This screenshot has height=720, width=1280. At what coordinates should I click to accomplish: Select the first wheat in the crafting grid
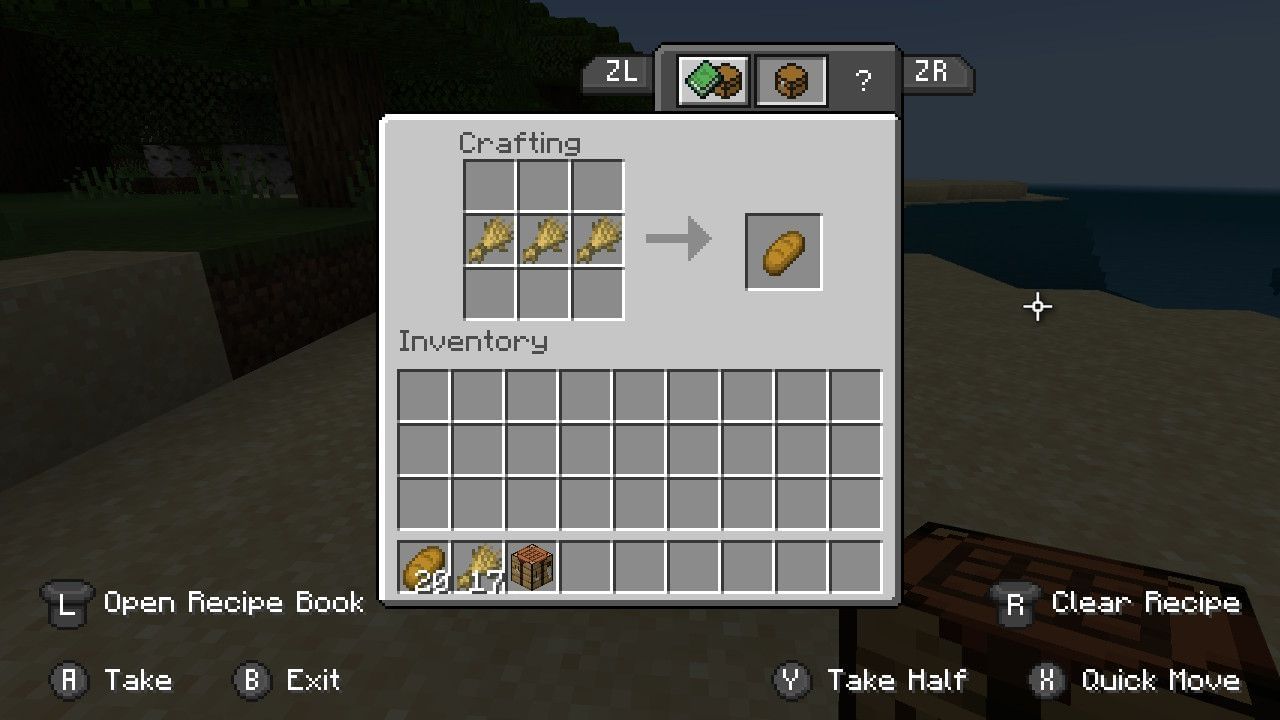491,240
